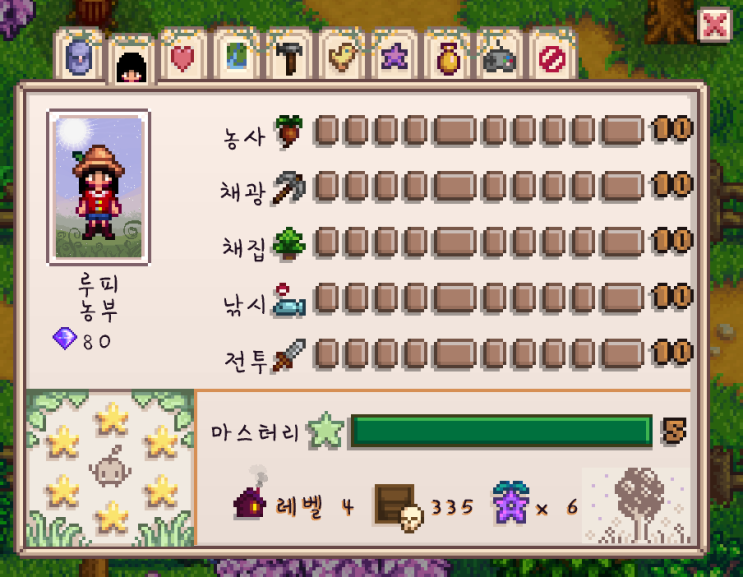
Task: Click the 낚시 fishing skill icon
Action: tap(288, 298)
